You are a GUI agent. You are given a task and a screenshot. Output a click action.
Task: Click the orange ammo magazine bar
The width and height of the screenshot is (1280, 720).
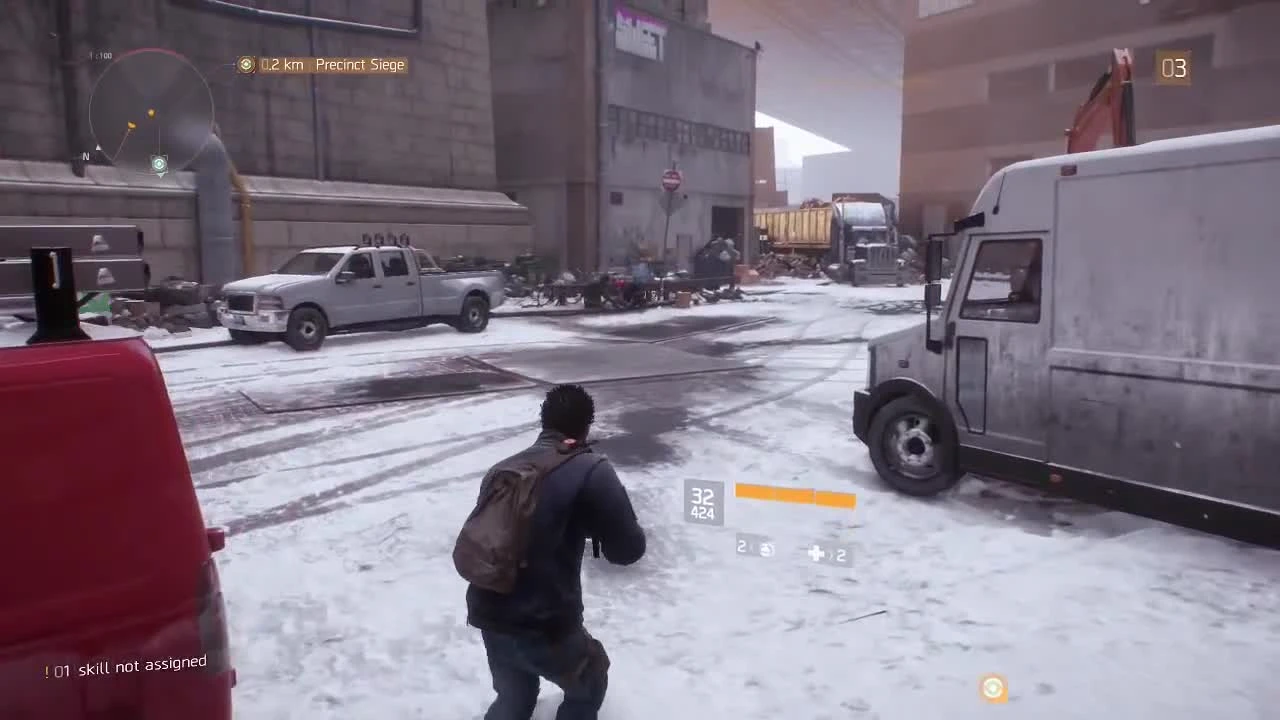(x=795, y=496)
